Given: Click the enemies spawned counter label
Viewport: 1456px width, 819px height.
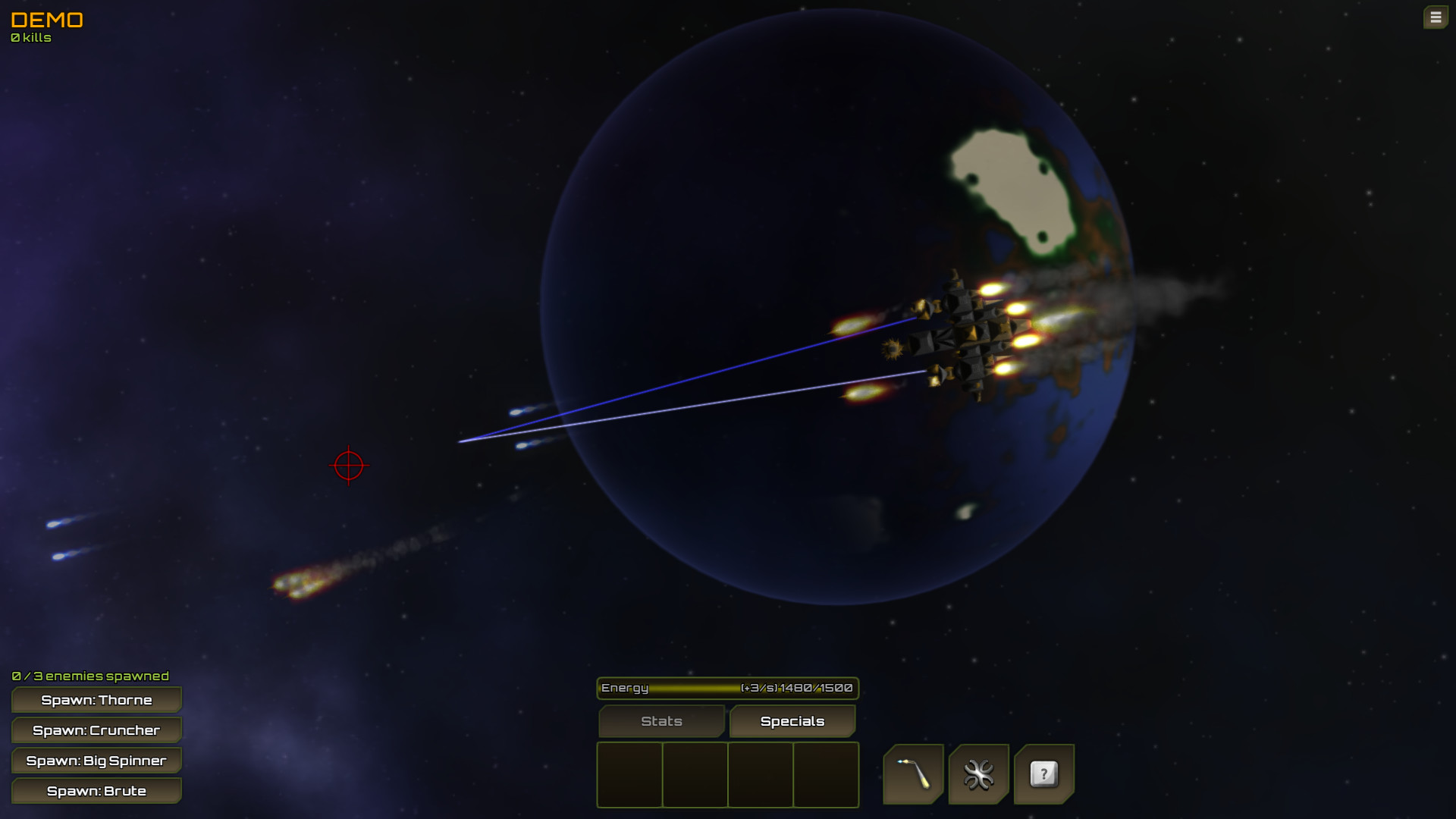Looking at the screenshot, I should pos(89,675).
